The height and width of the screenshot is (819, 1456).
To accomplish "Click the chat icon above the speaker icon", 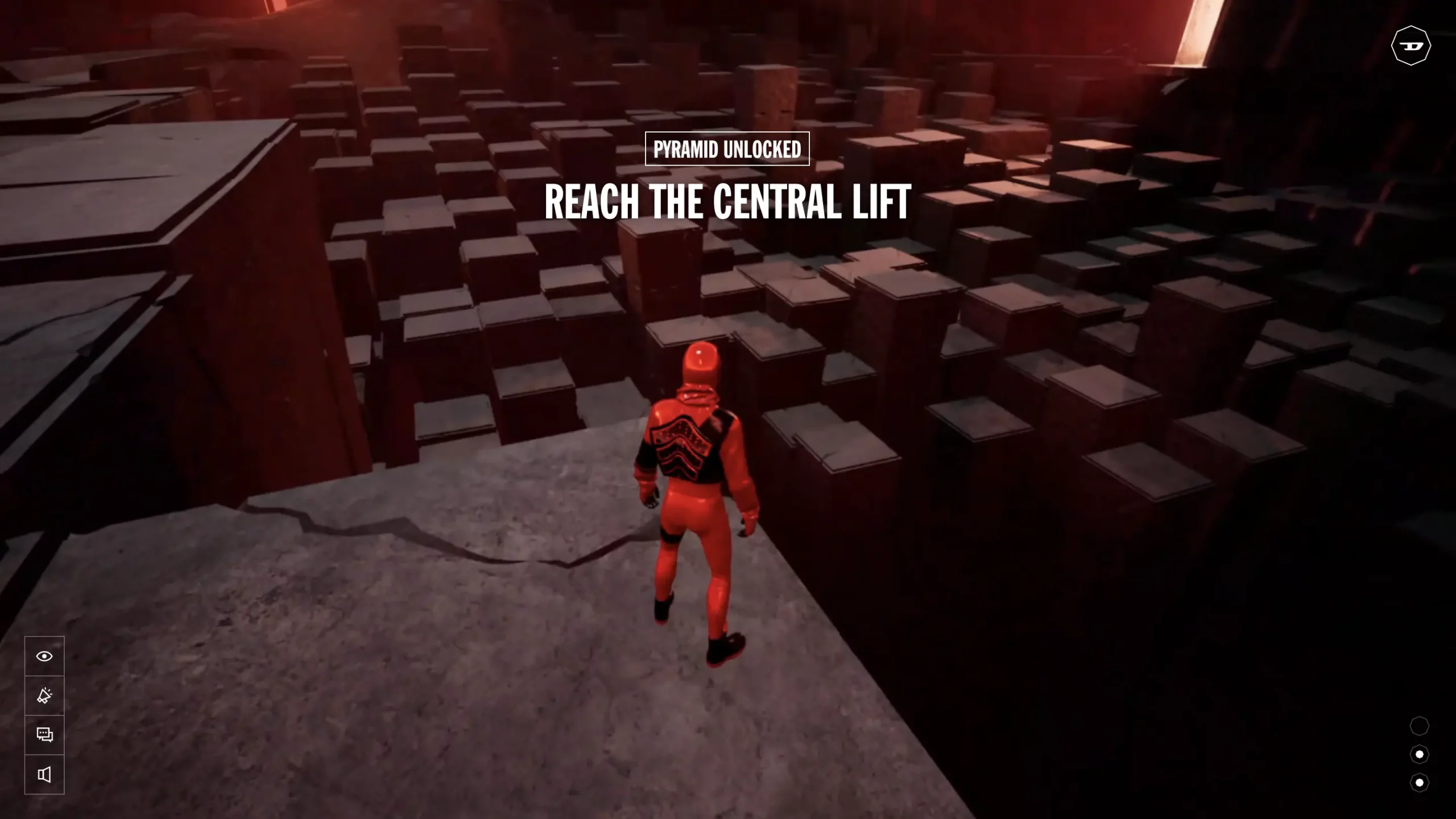I will pyautogui.click(x=45, y=734).
